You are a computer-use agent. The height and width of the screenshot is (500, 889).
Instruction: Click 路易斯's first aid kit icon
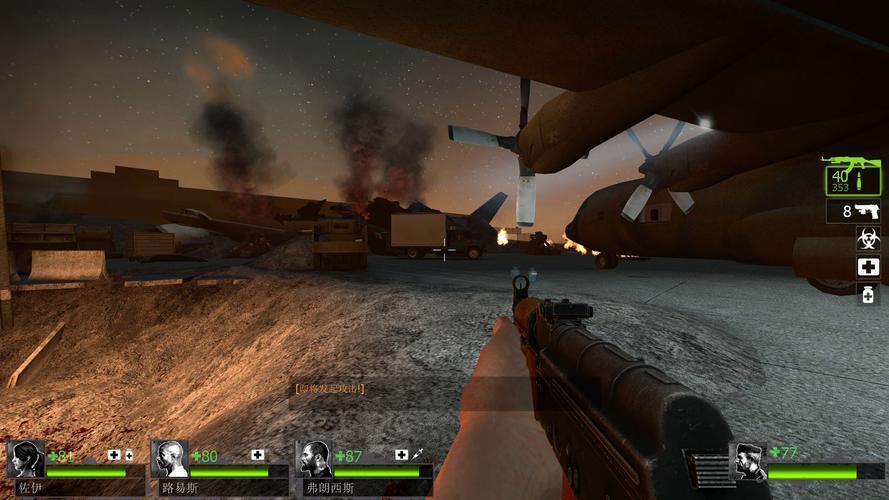pyautogui.click(x=258, y=455)
